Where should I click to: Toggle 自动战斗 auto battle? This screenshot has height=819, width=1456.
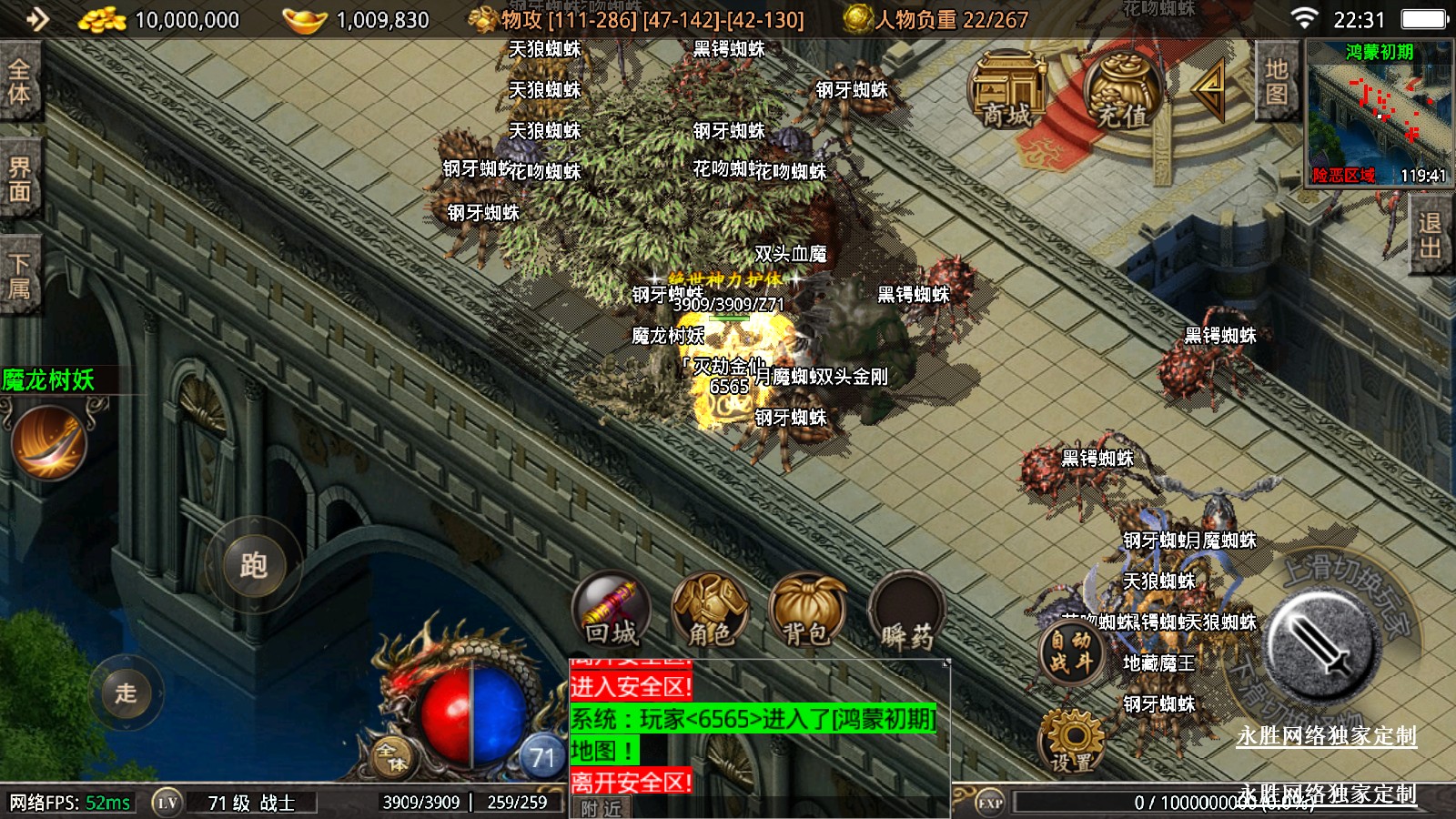tap(1072, 652)
